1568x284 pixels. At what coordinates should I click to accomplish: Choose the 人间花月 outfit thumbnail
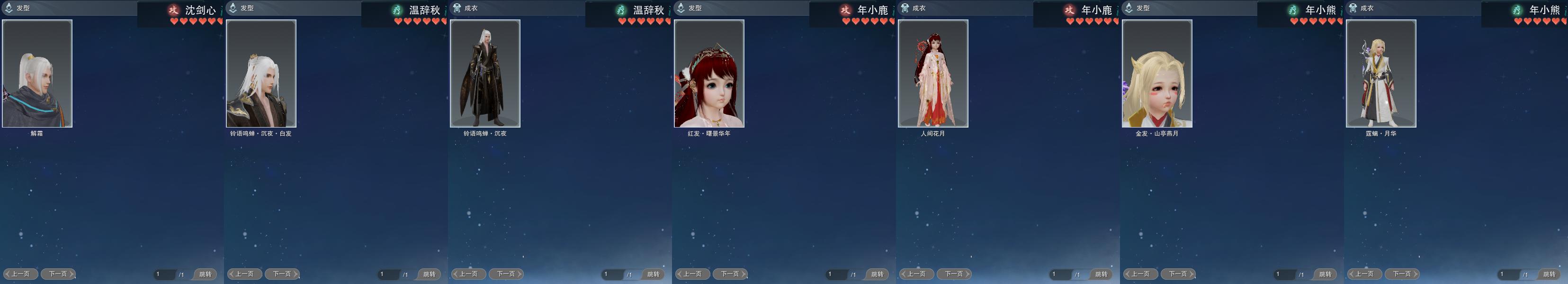(x=933, y=73)
